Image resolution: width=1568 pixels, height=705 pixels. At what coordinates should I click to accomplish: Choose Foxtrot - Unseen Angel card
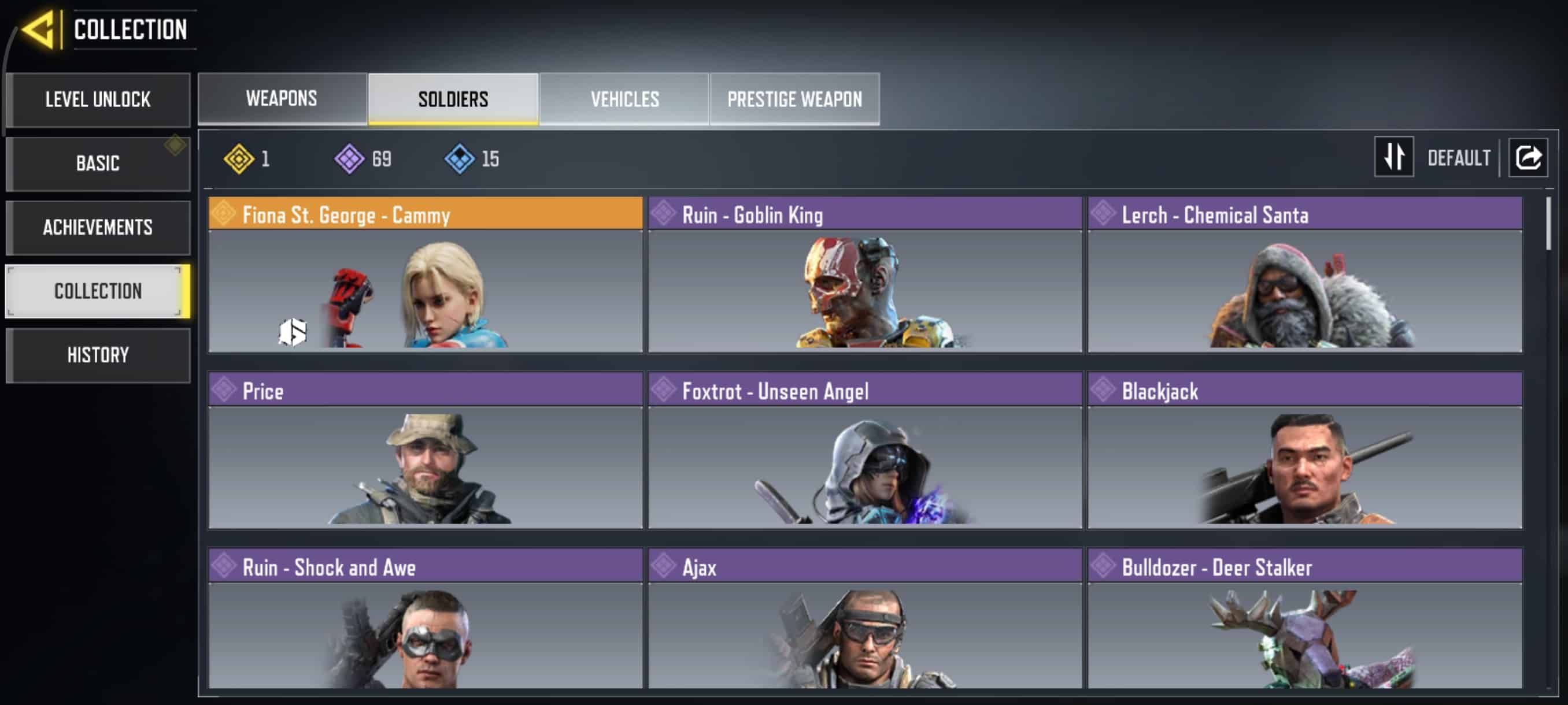coord(864,451)
